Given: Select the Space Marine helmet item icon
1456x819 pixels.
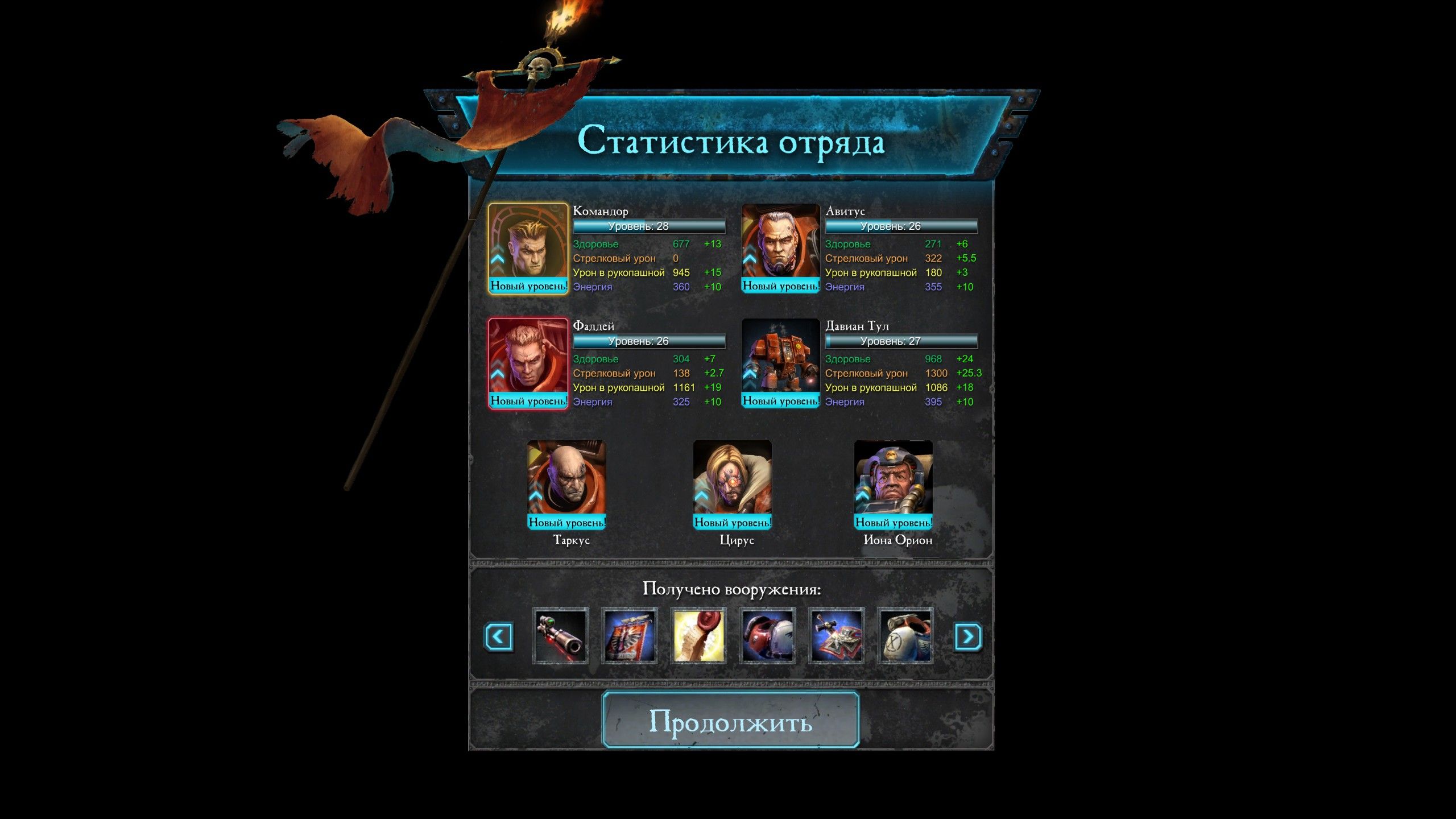Looking at the screenshot, I should (767, 637).
